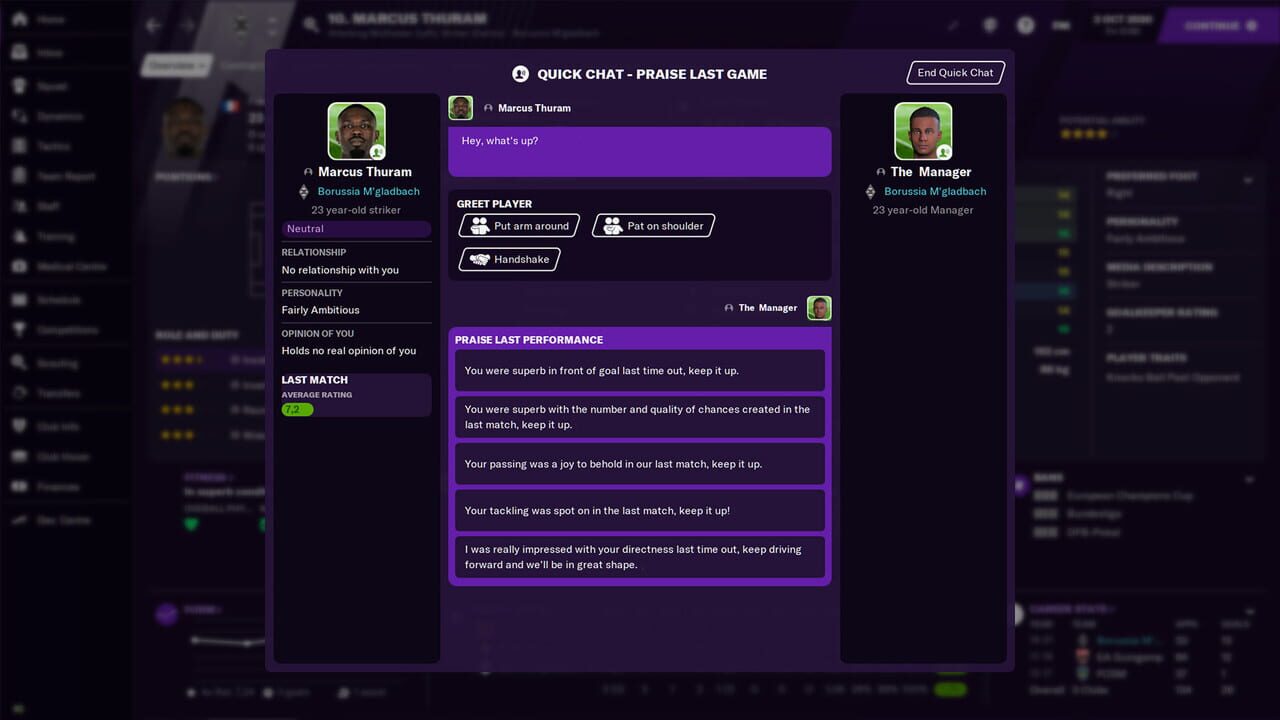The height and width of the screenshot is (720, 1280).
Task: Click Marcus Thuram's portrait photo
Action: coord(357,130)
